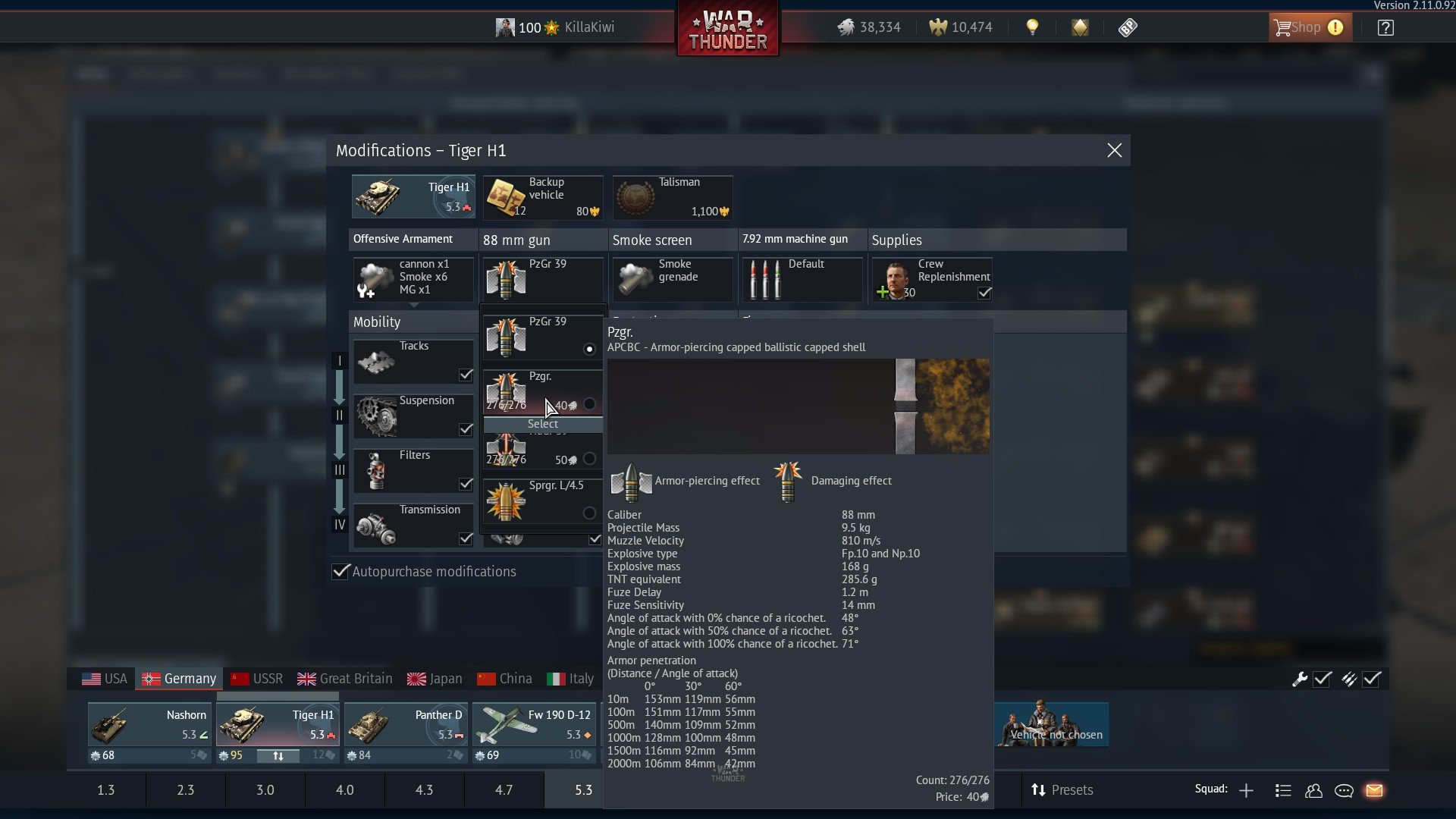Viewport: 1456px width, 819px height.
Task: Switch to the USSR nation tab
Action: tap(256, 678)
